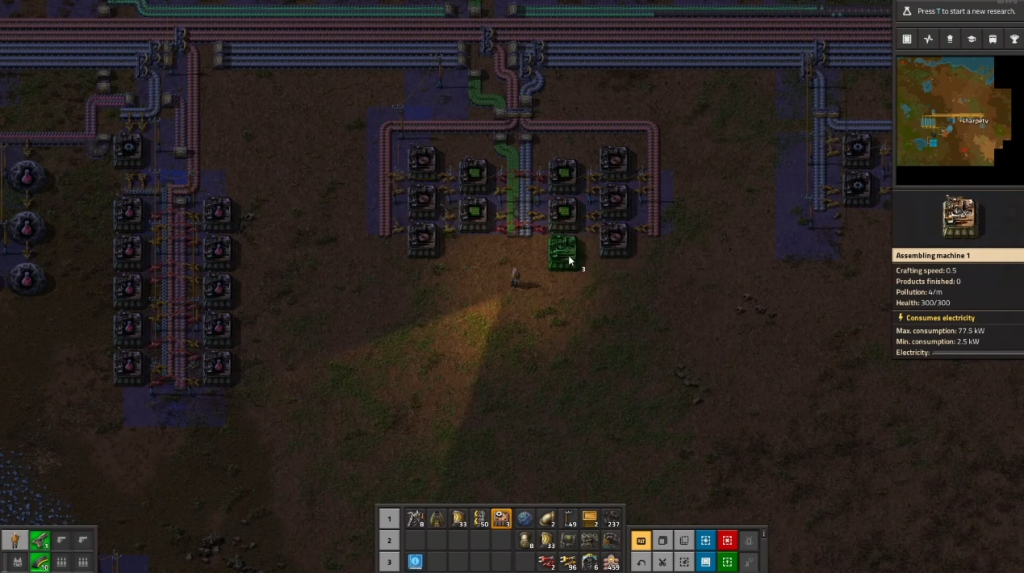Click the character portrait button
Image resolution: width=1024 pixels, height=573 pixels.
point(16,540)
